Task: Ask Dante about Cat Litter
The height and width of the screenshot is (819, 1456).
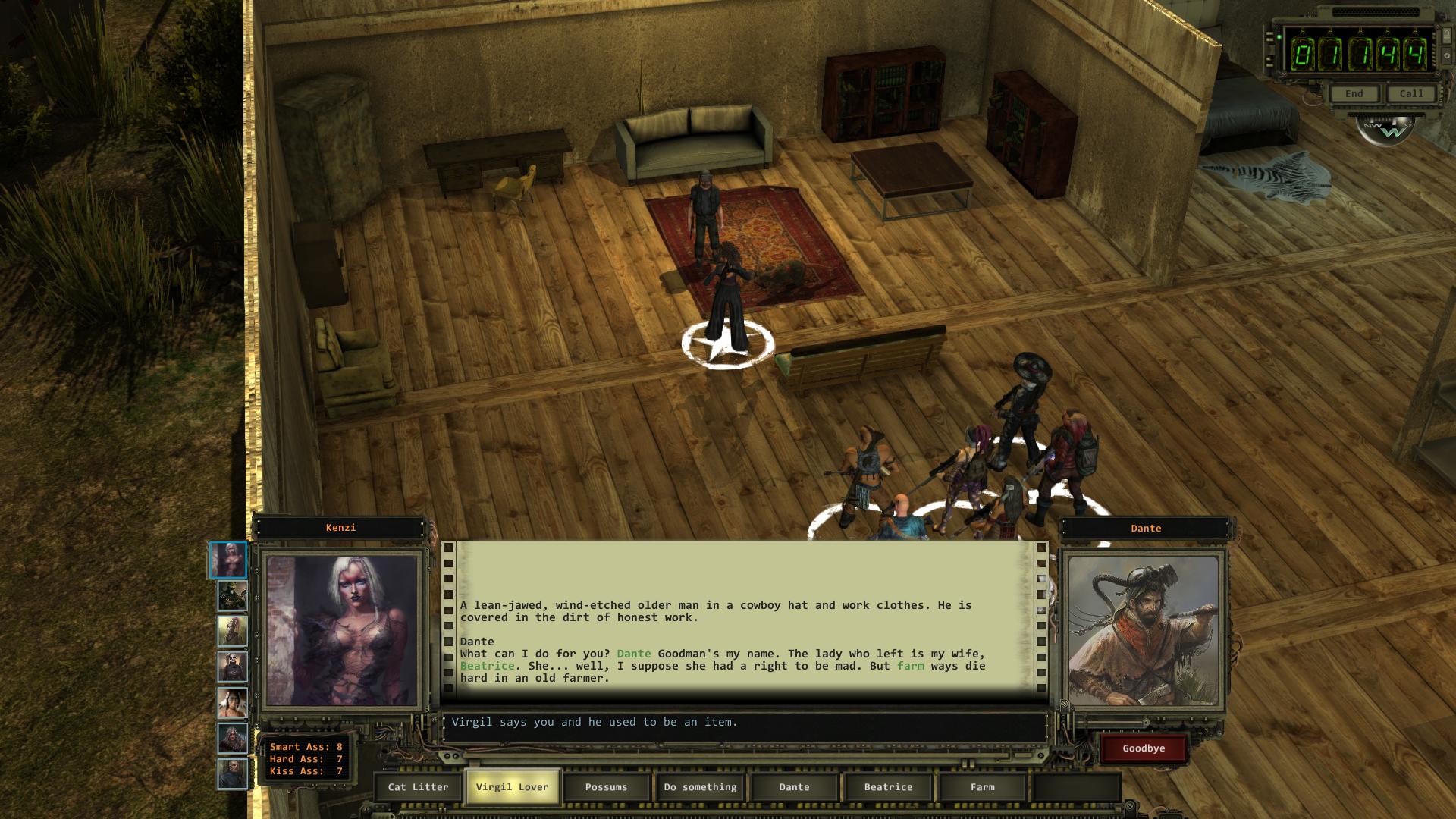Action: pos(418,787)
